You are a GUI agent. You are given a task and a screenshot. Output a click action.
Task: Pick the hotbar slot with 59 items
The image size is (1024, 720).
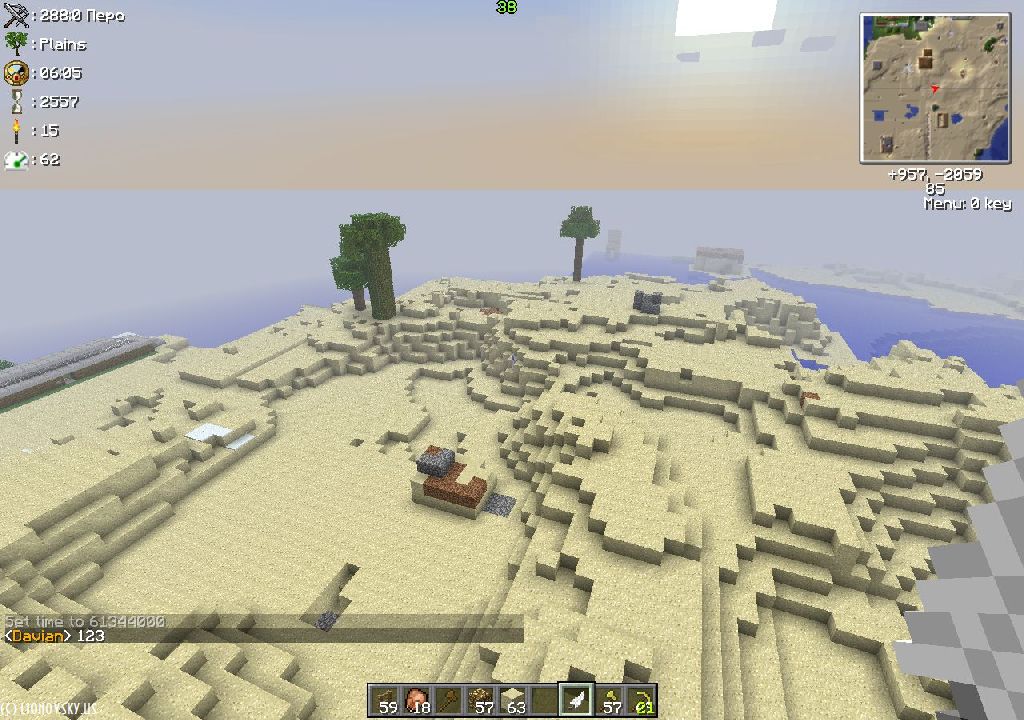pyautogui.click(x=385, y=701)
